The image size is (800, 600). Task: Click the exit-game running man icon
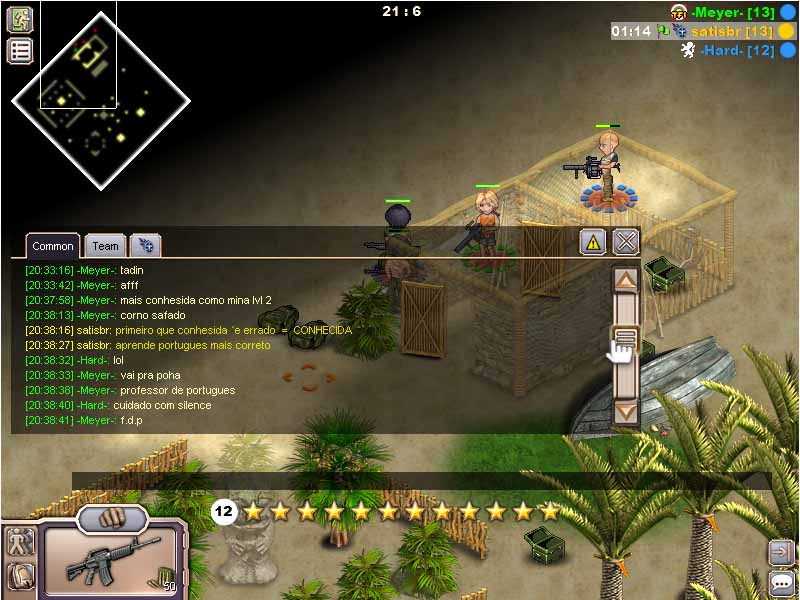20,19
